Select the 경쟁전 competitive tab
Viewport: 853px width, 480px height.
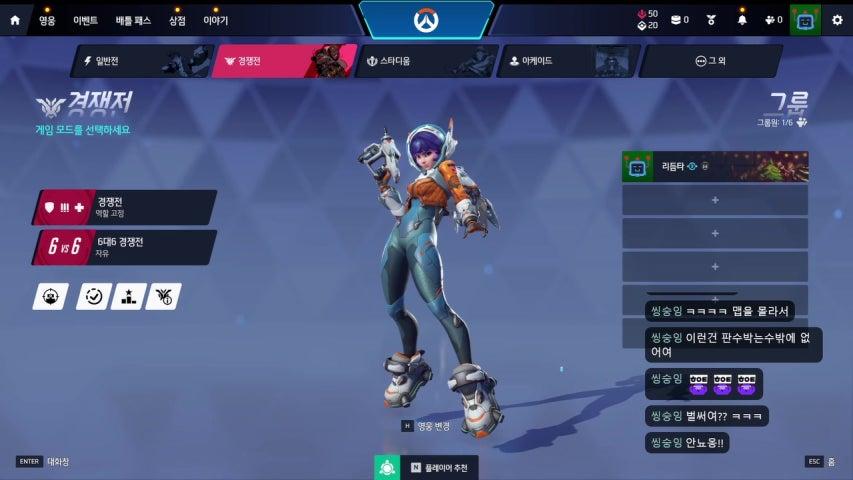click(283, 61)
